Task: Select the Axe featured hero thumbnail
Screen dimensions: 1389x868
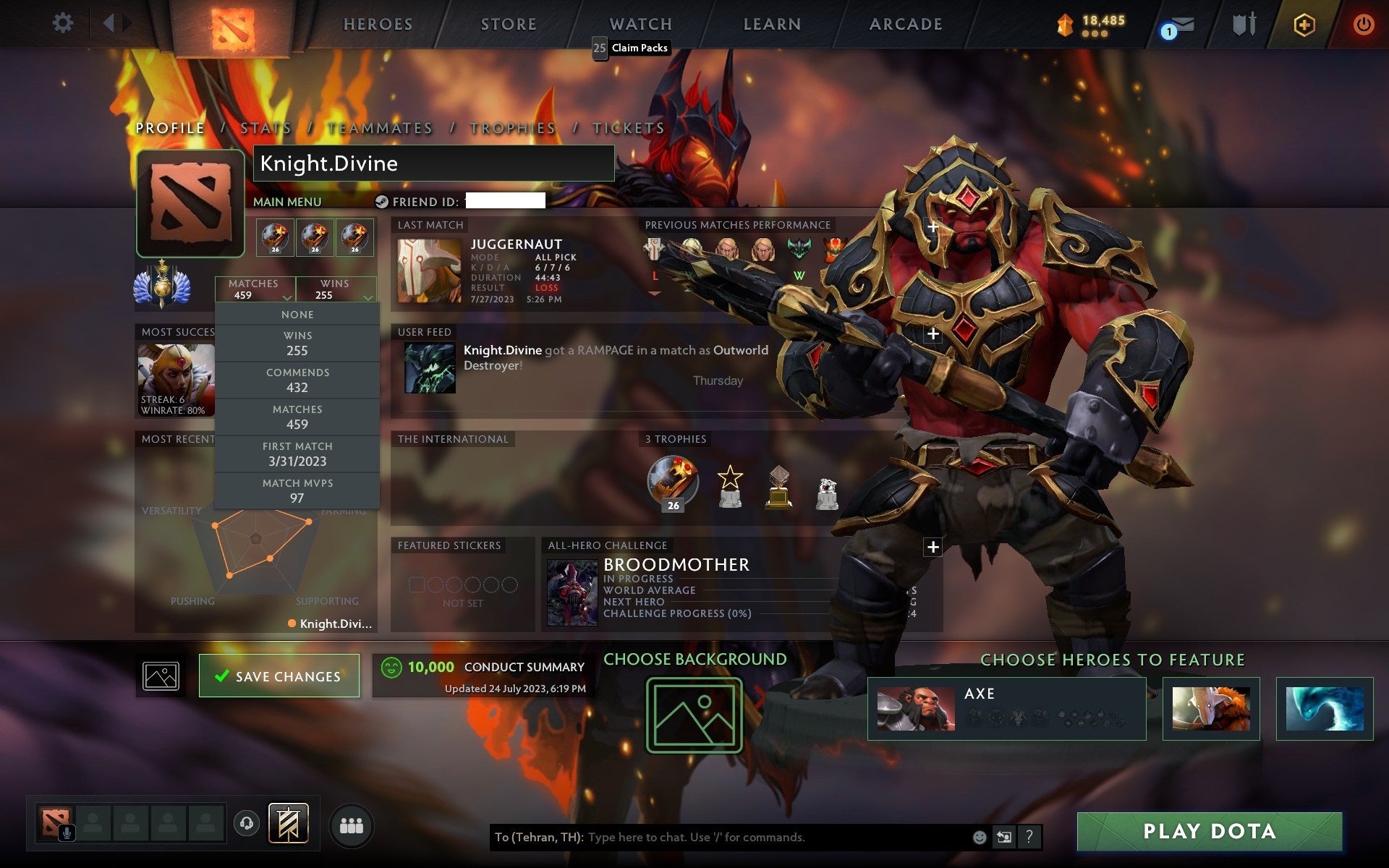Action: pyautogui.click(x=915, y=709)
